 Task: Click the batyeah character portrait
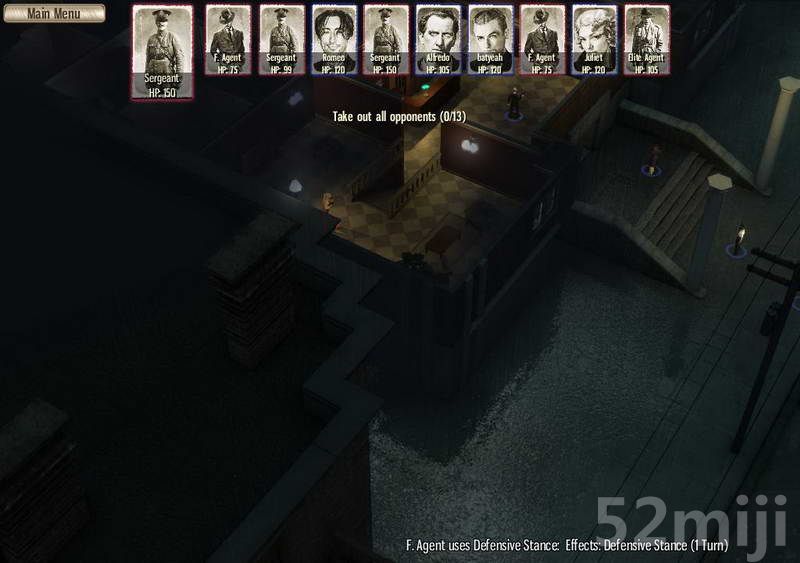[490, 39]
